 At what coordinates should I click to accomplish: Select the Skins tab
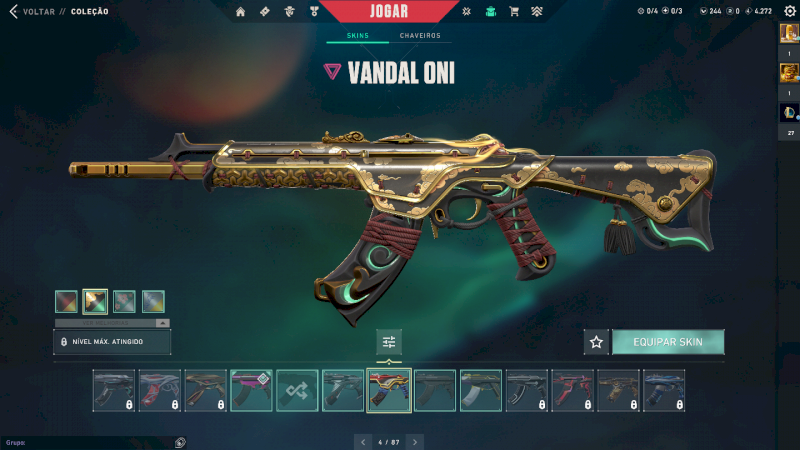tap(357, 36)
